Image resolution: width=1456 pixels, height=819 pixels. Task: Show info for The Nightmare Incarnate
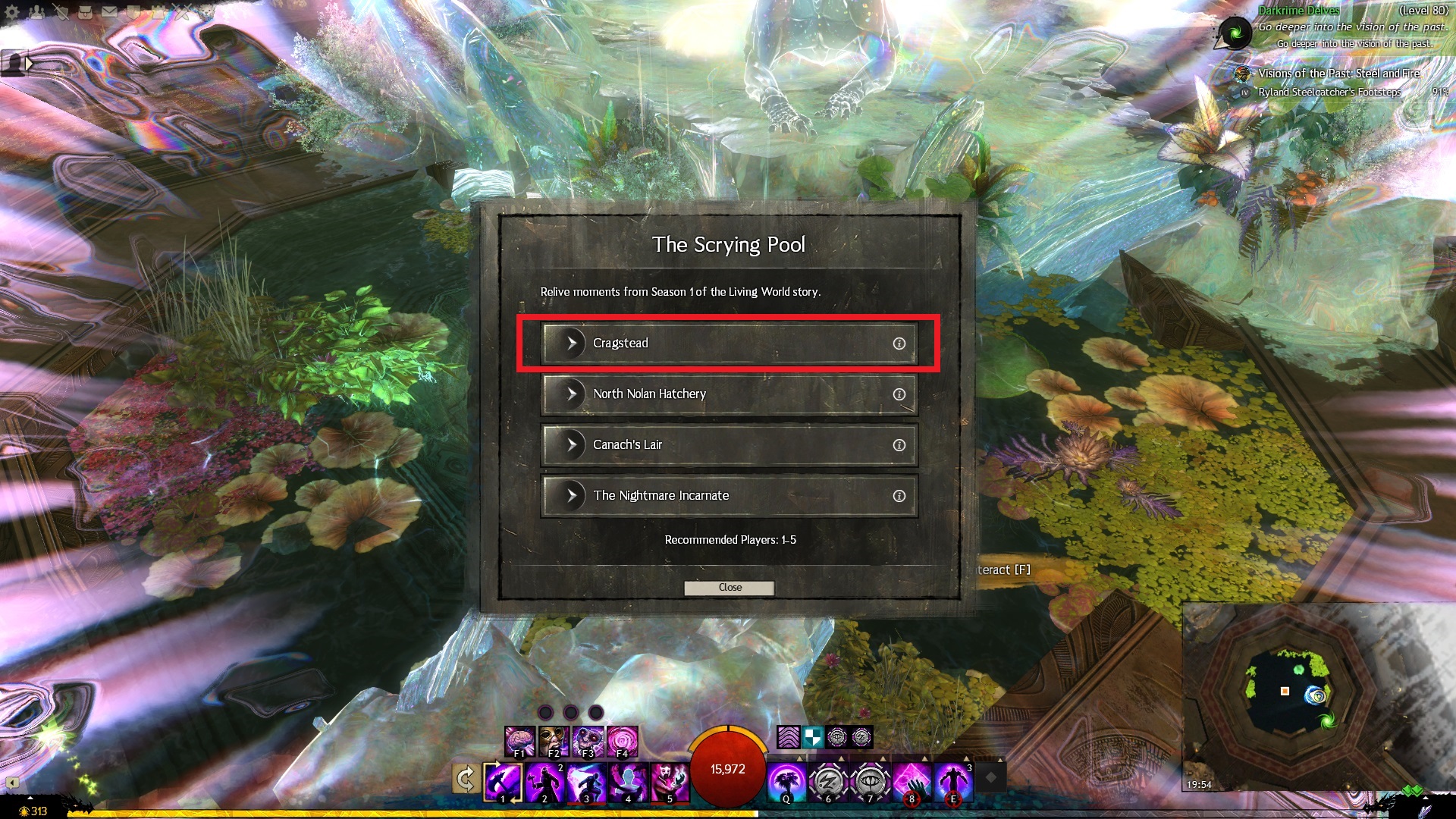click(x=899, y=496)
